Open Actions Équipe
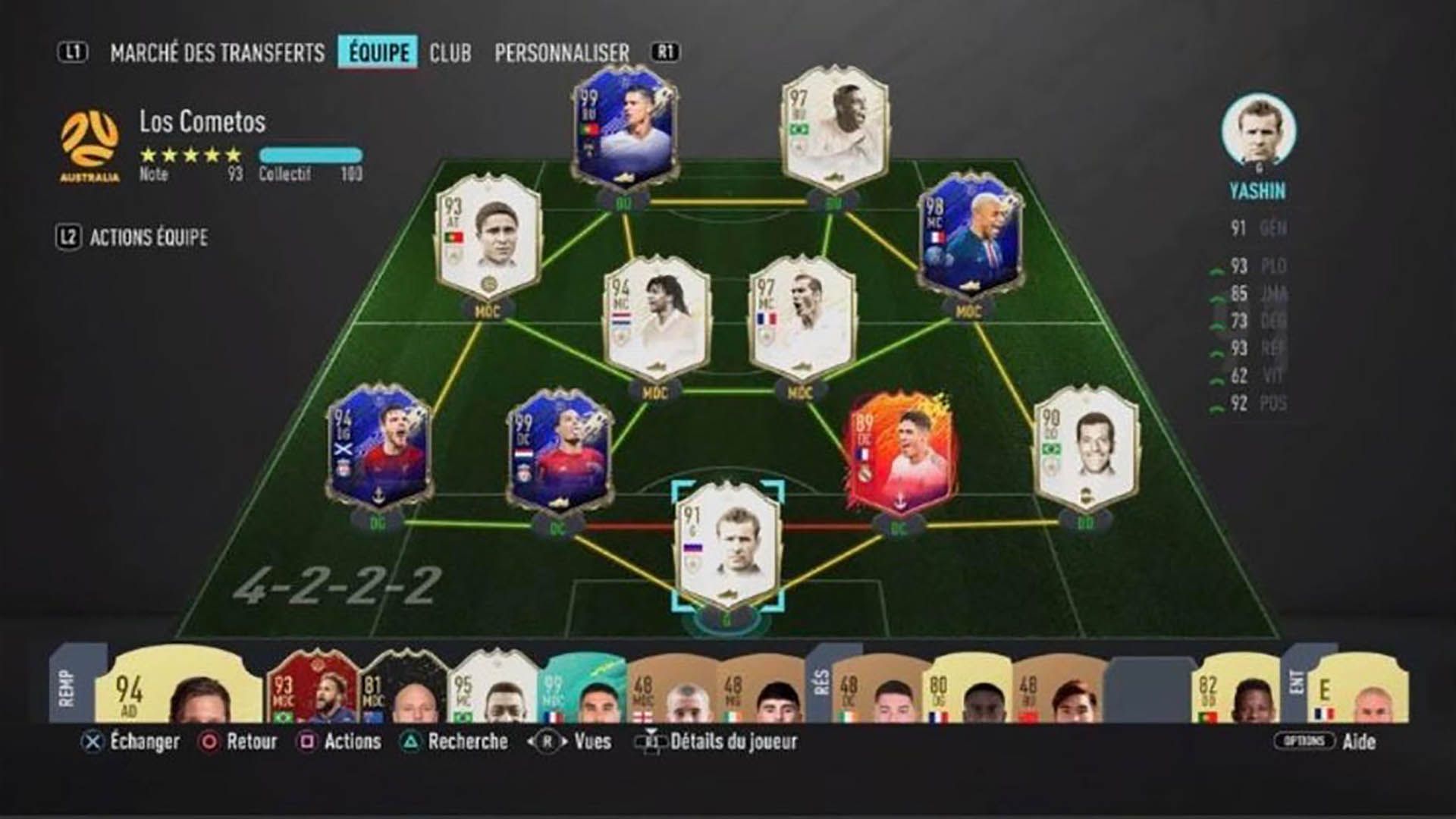This screenshot has width=1456, height=819. point(152,237)
